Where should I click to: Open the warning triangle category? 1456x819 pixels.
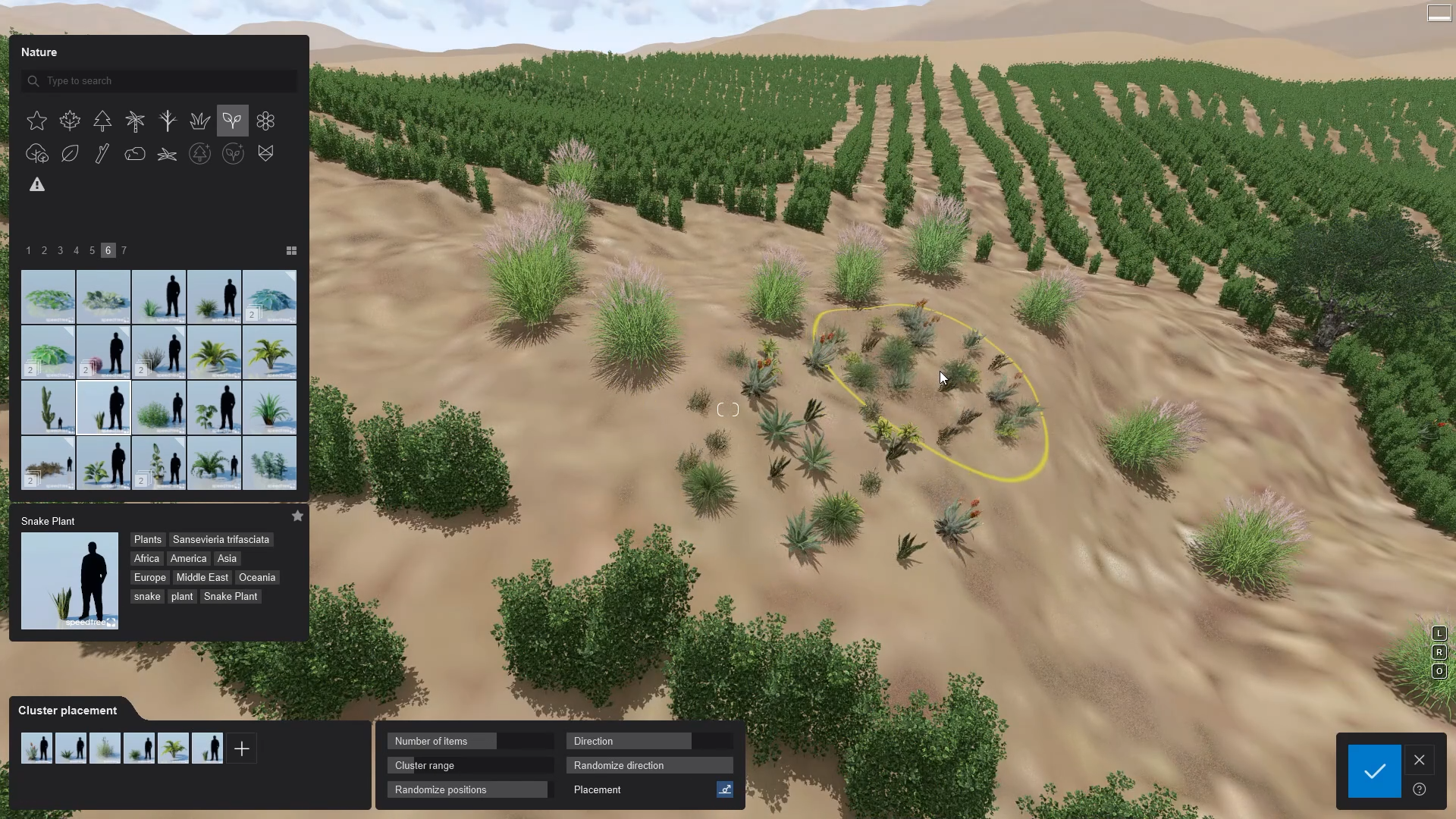(37, 185)
